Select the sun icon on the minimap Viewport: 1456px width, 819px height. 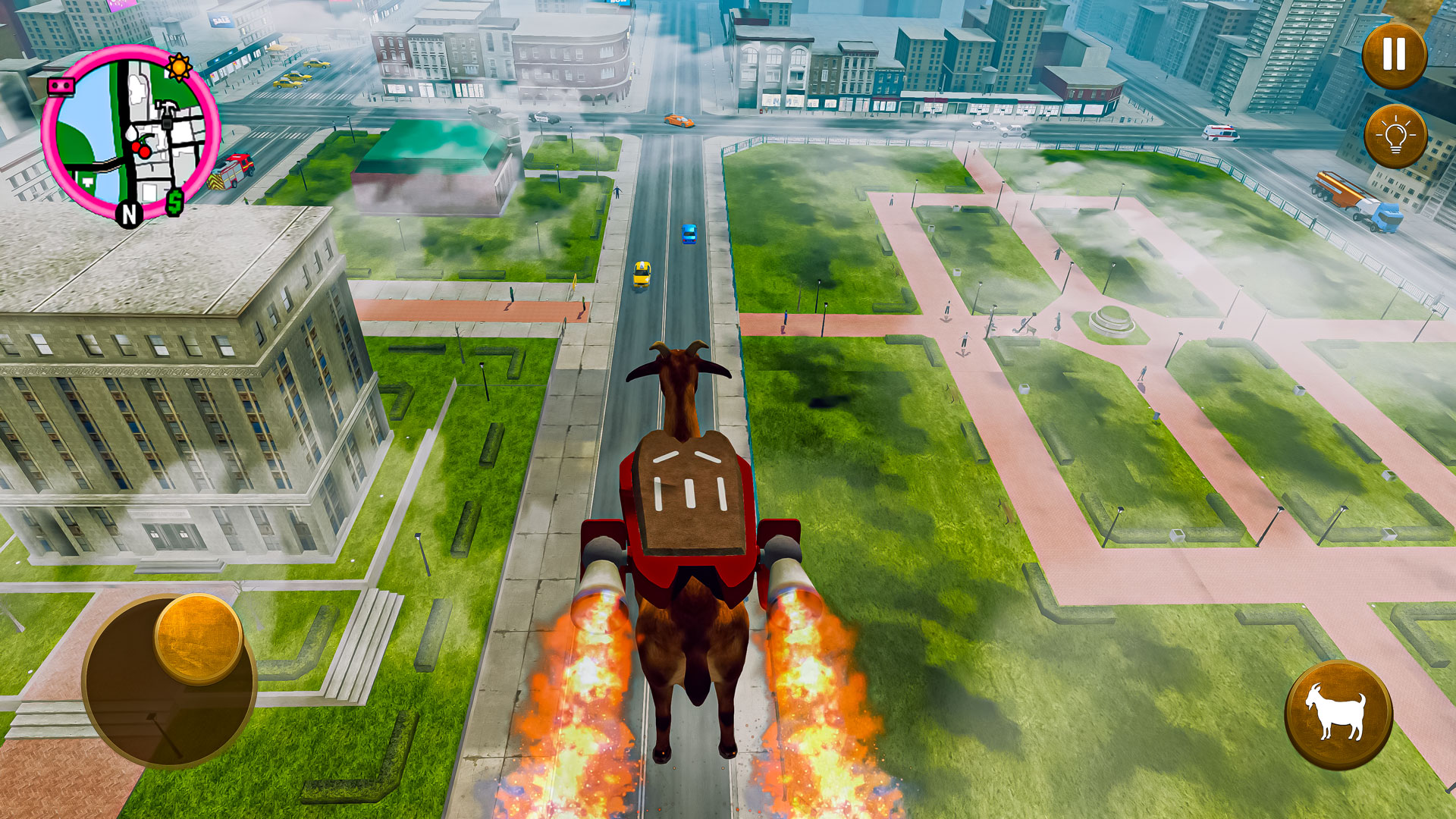pos(179,67)
